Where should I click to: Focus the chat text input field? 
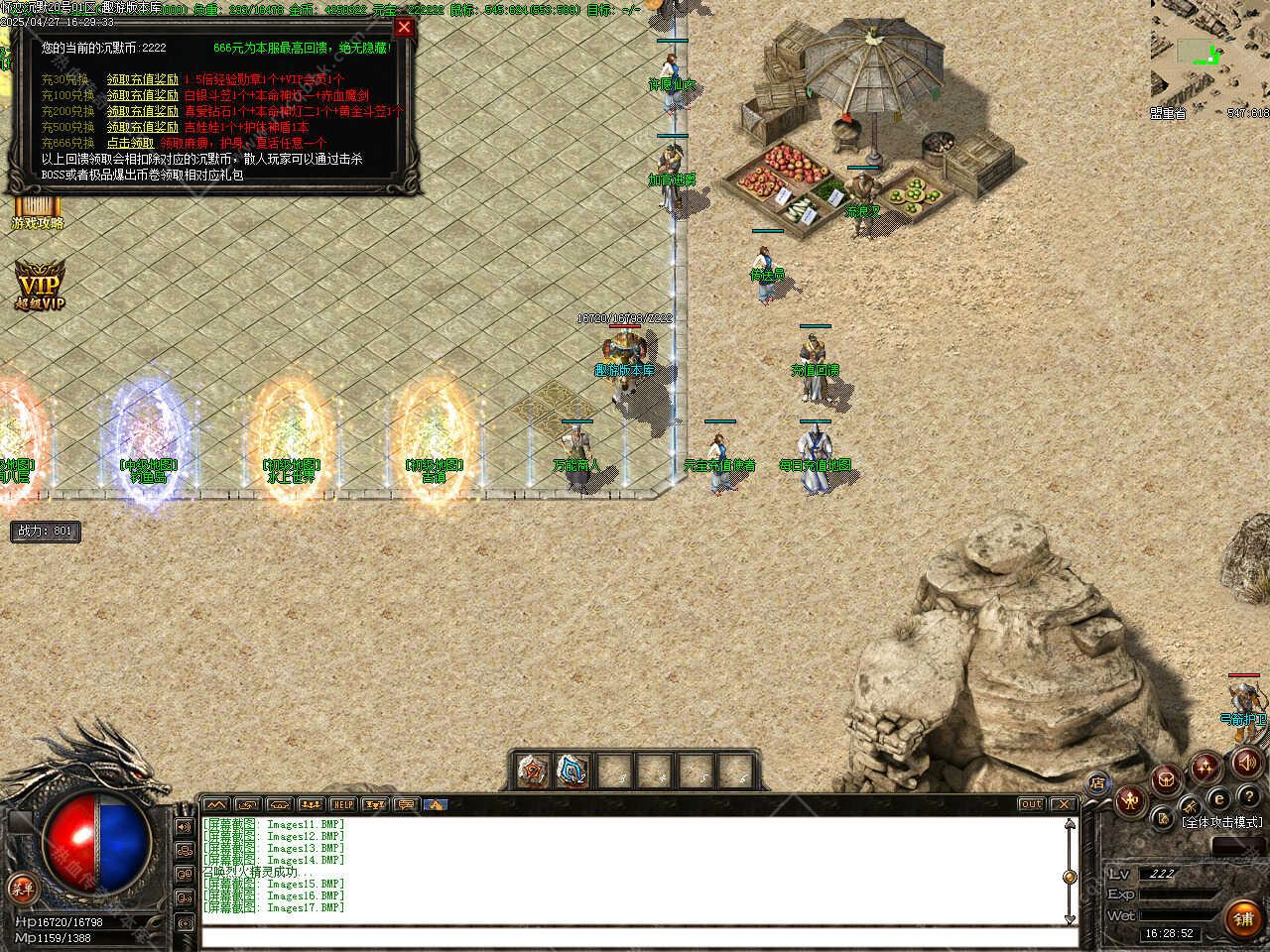[635, 936]
